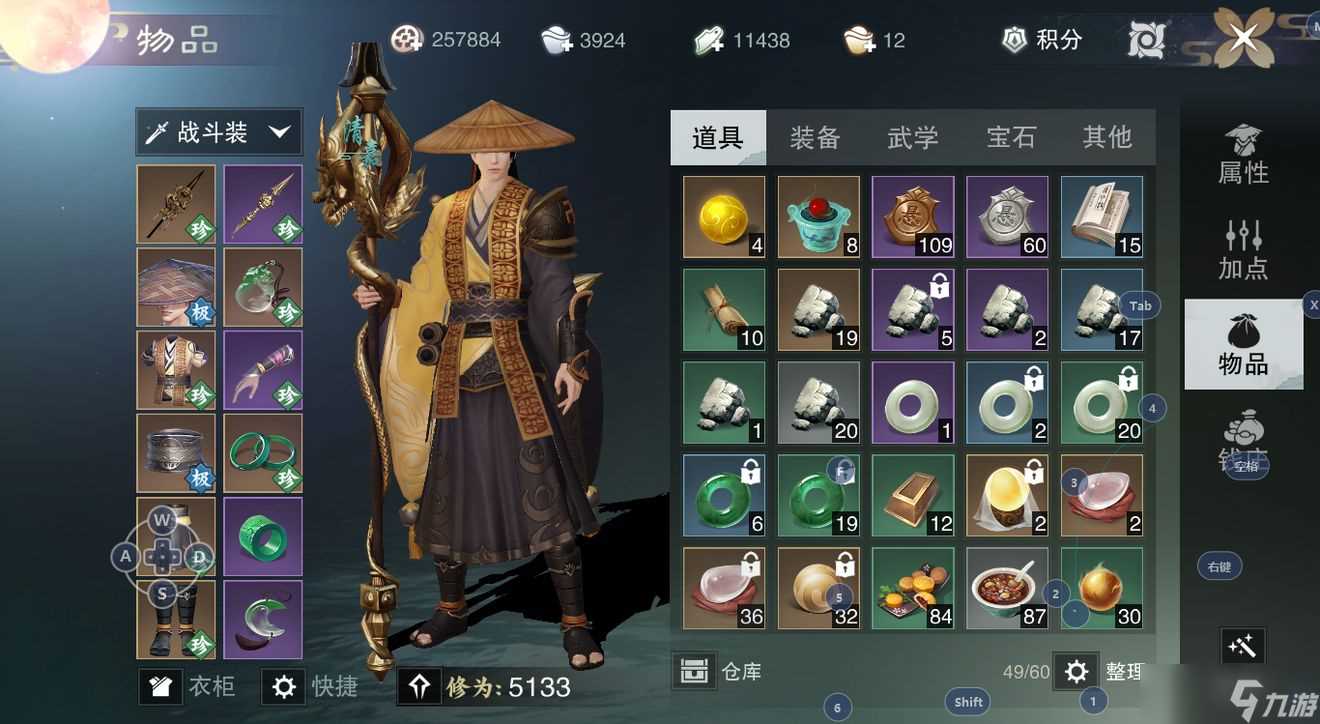The image size is (1320, 724).
Task: Select the 物品 bag icon in sidebar
Action: coord(1243,345)
